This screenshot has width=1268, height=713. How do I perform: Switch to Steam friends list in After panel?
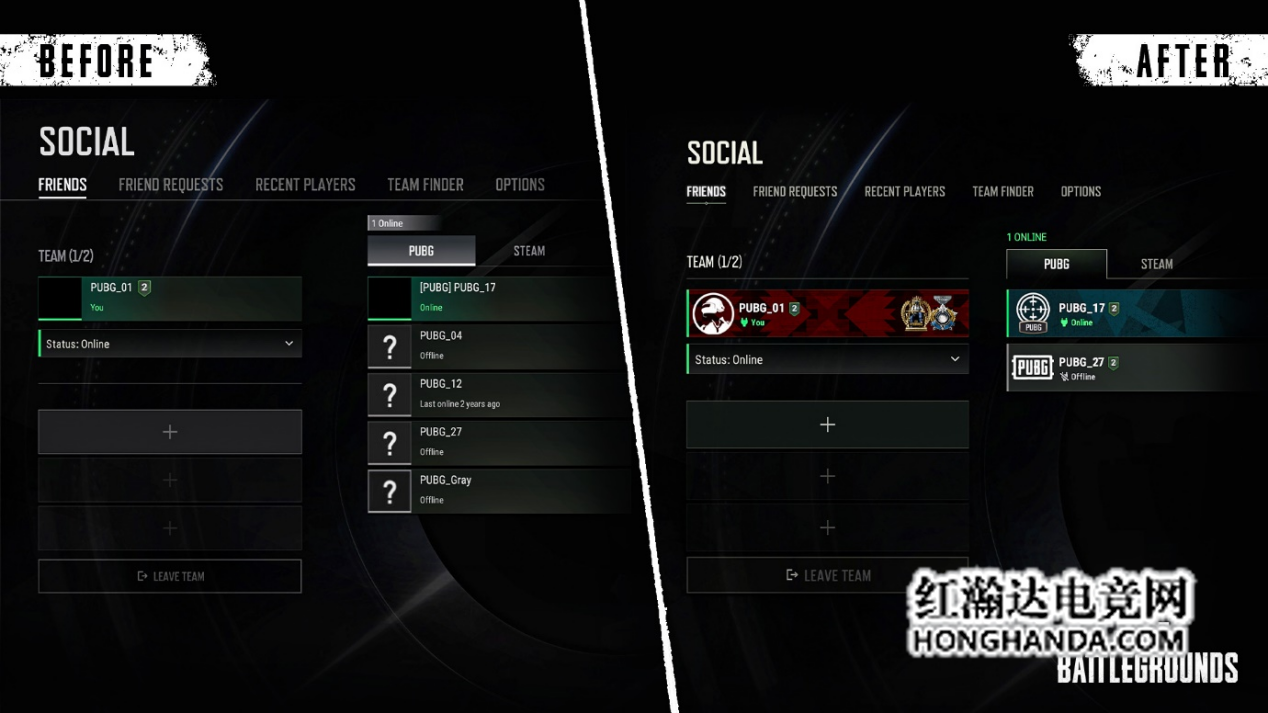(x=1157, y=264)
